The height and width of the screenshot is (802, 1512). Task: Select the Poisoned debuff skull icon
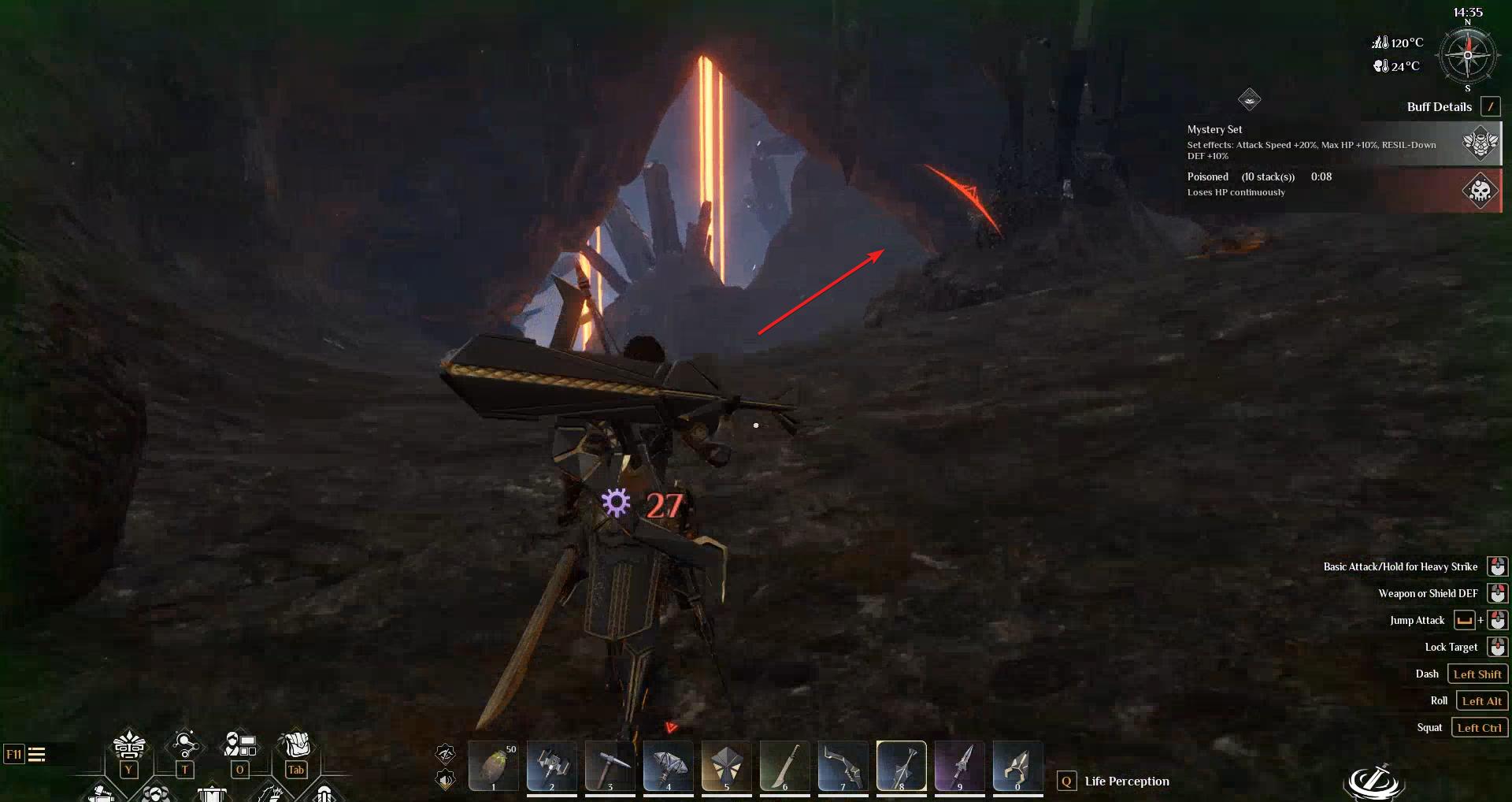[x=1480, y=191]
